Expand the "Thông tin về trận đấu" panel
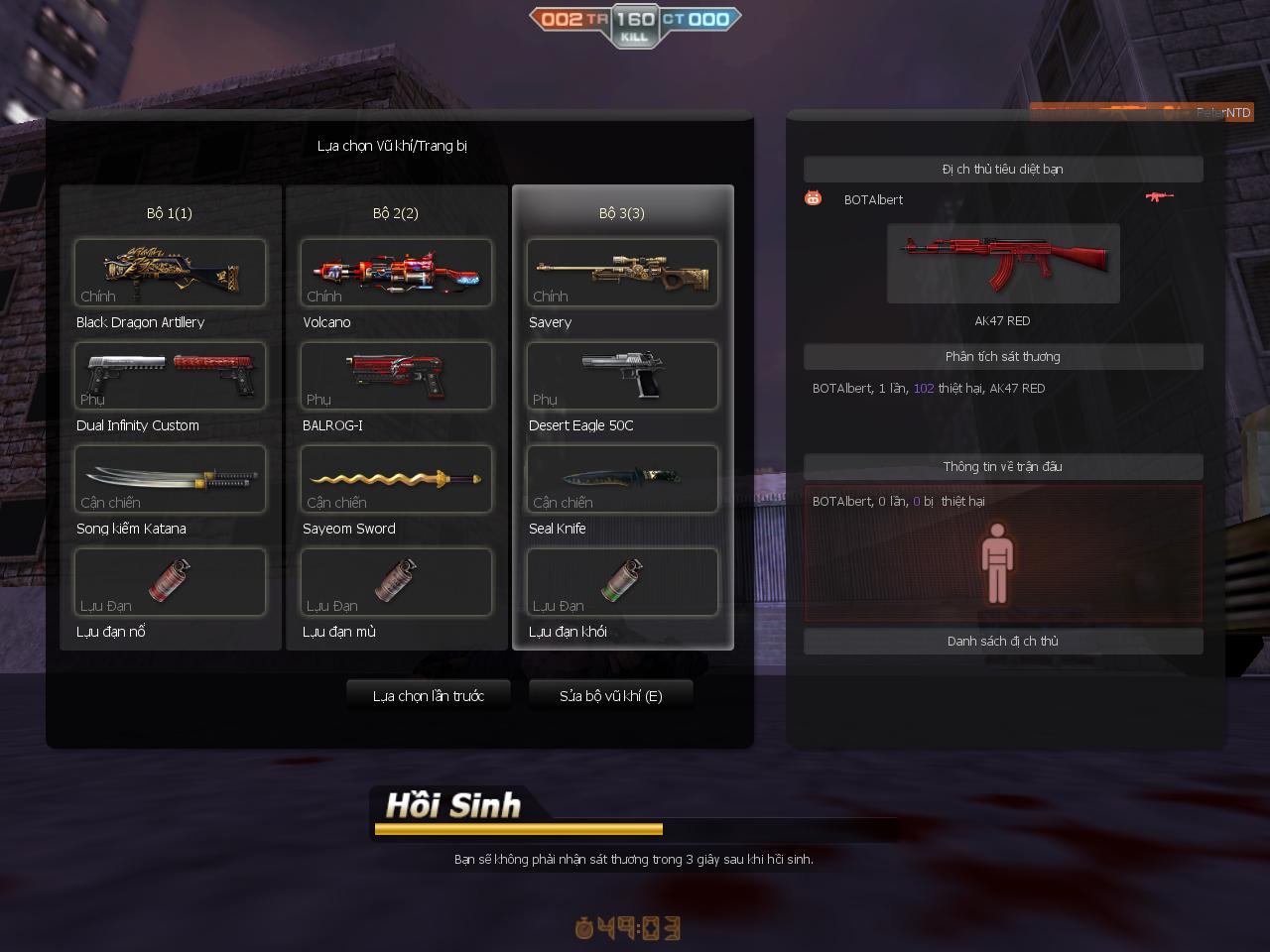 (1003, 466)
